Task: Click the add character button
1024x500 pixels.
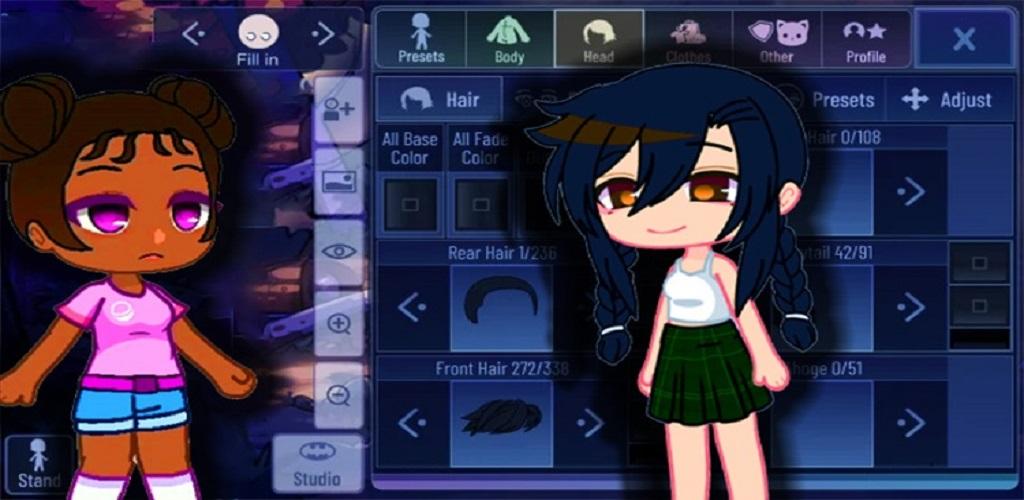Action: 338,110
